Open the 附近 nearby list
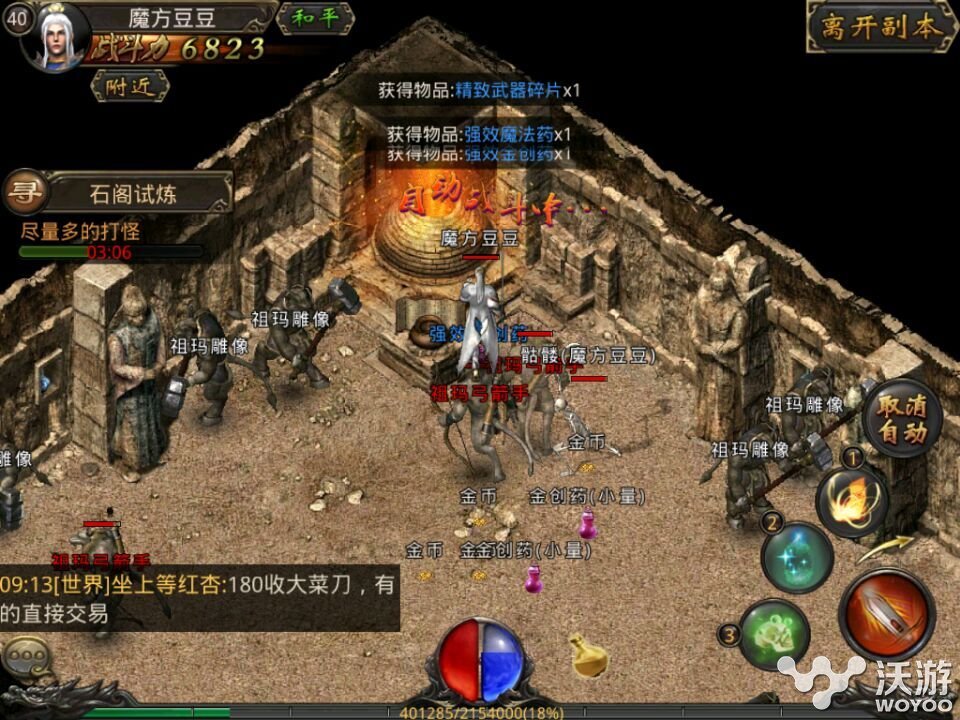Viewport: 960px width, 720px height. pyautogui.click(x=129, y=86)
